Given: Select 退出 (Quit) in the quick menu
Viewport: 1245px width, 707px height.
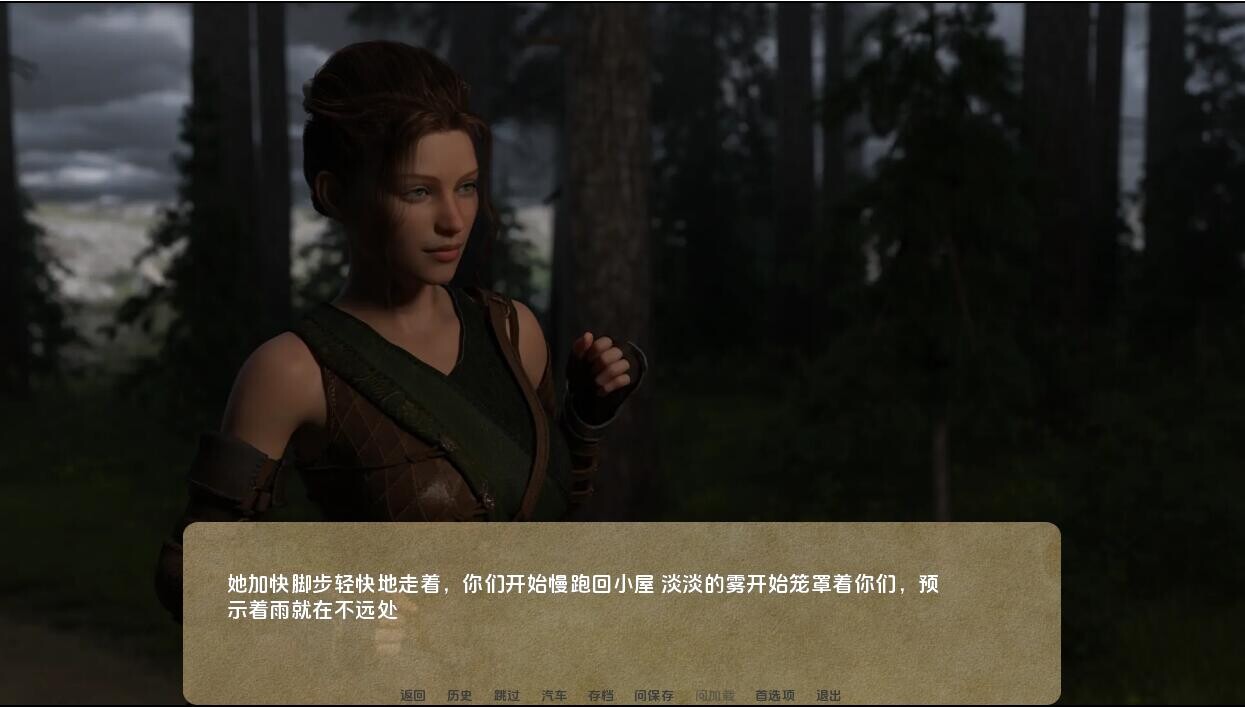Looking at the screenshot, I should pyautogui.click(x=829, y=696).
